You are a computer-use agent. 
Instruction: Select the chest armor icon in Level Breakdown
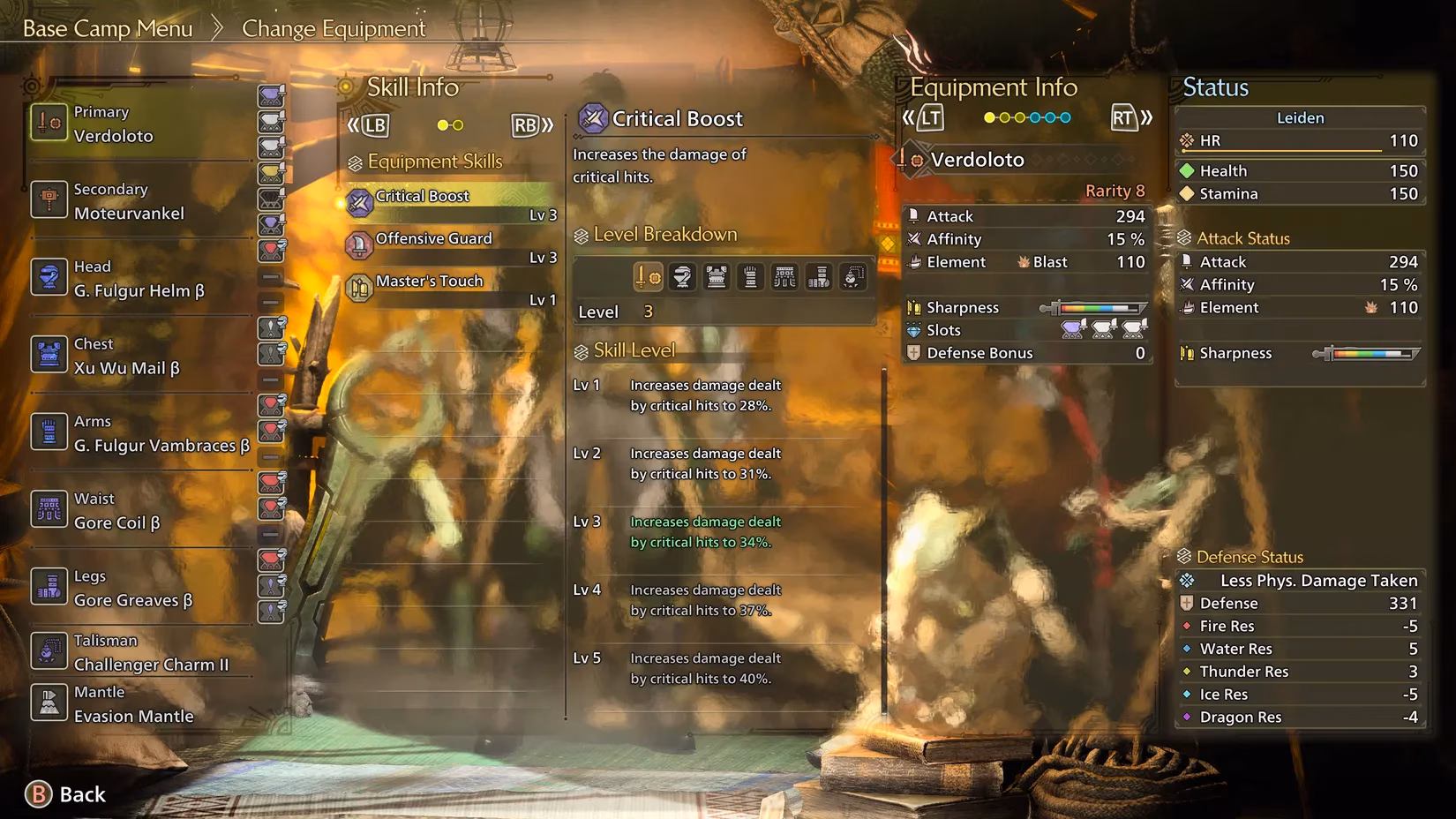click(716, 276)
